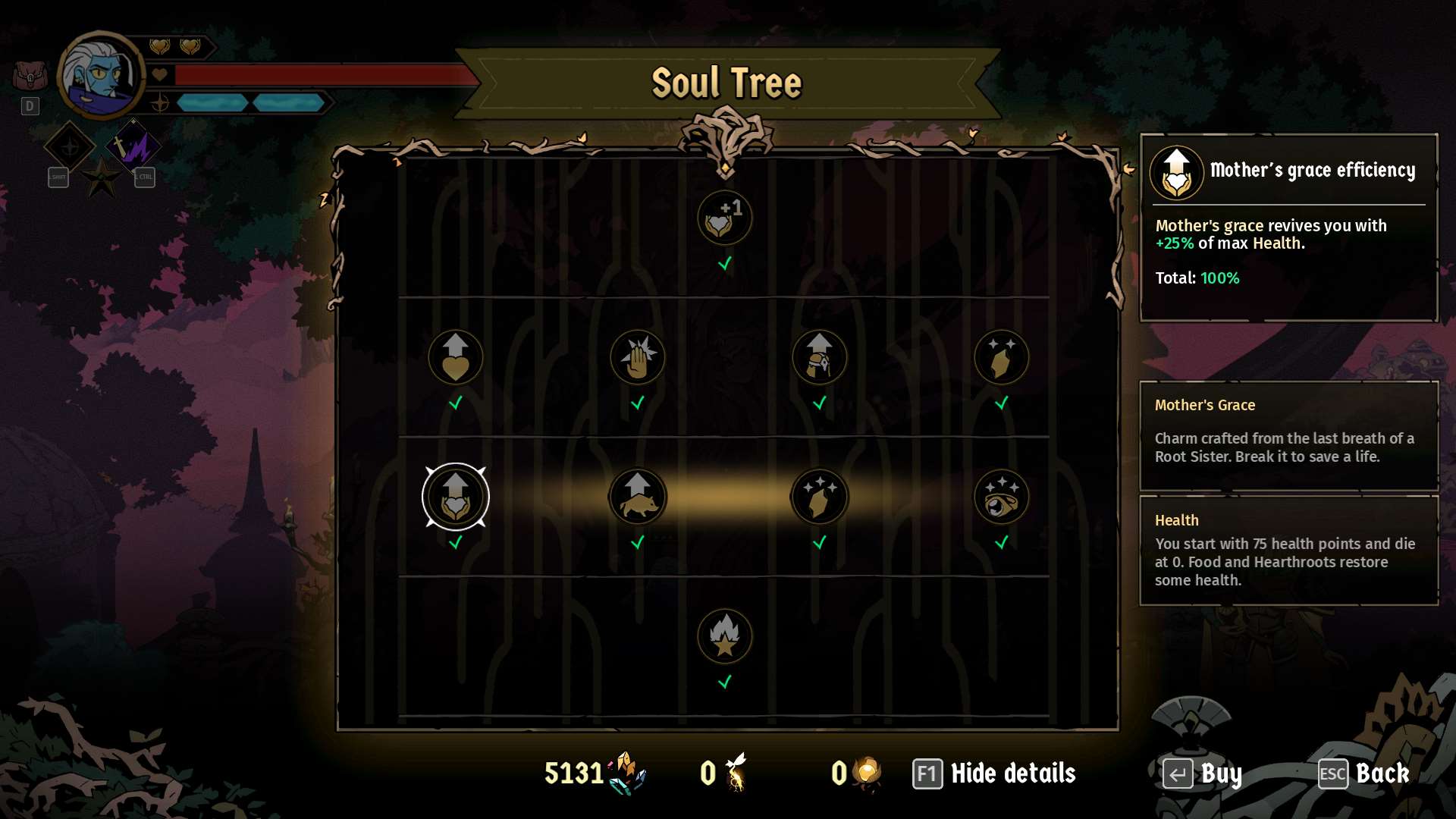
Task: Select the +1 Mother's grace charm node
Action: pos(724,218)
